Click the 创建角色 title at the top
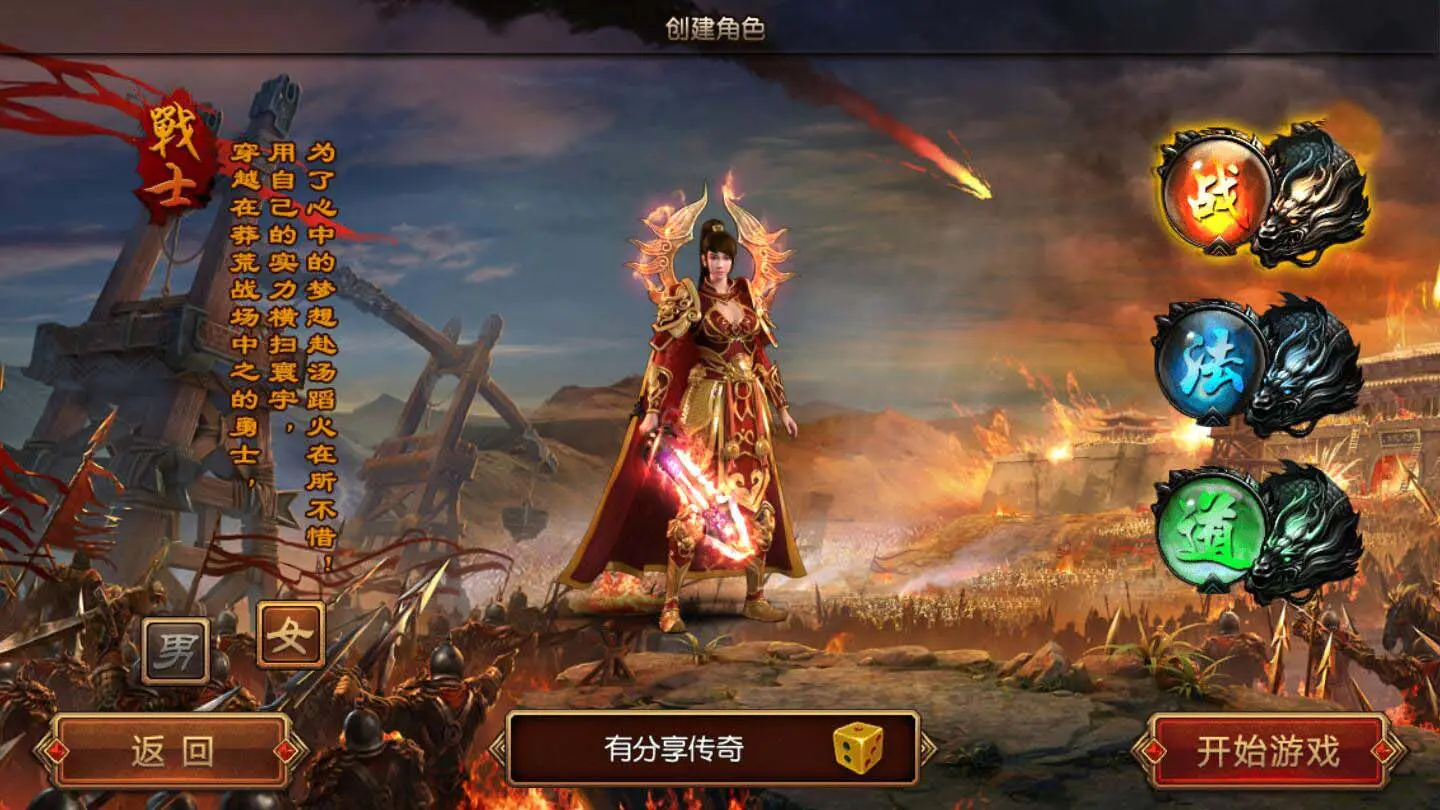The image size is (1440, 810). tap(719, 29)
